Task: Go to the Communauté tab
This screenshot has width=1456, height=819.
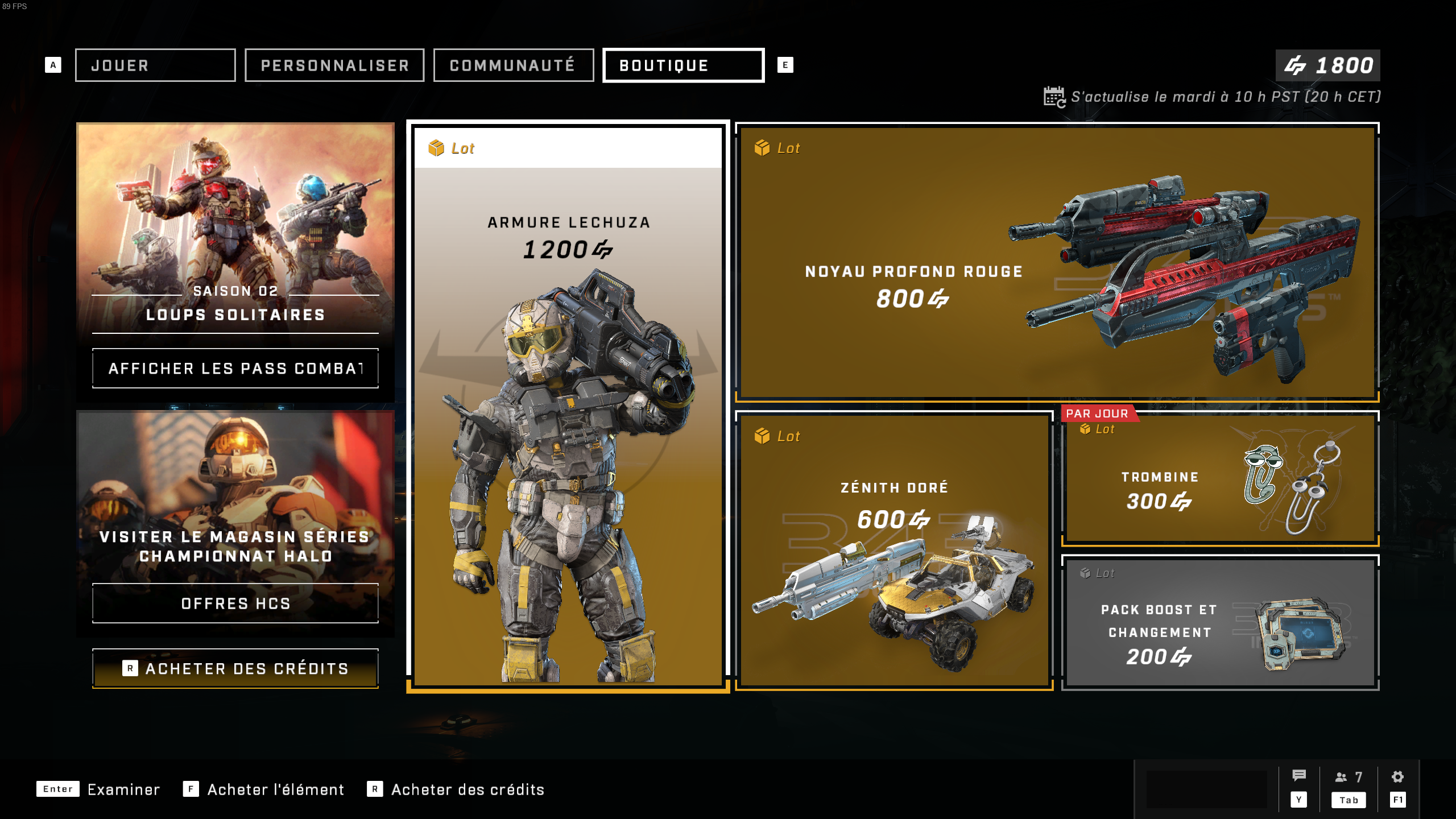Action: pos(513,65)
